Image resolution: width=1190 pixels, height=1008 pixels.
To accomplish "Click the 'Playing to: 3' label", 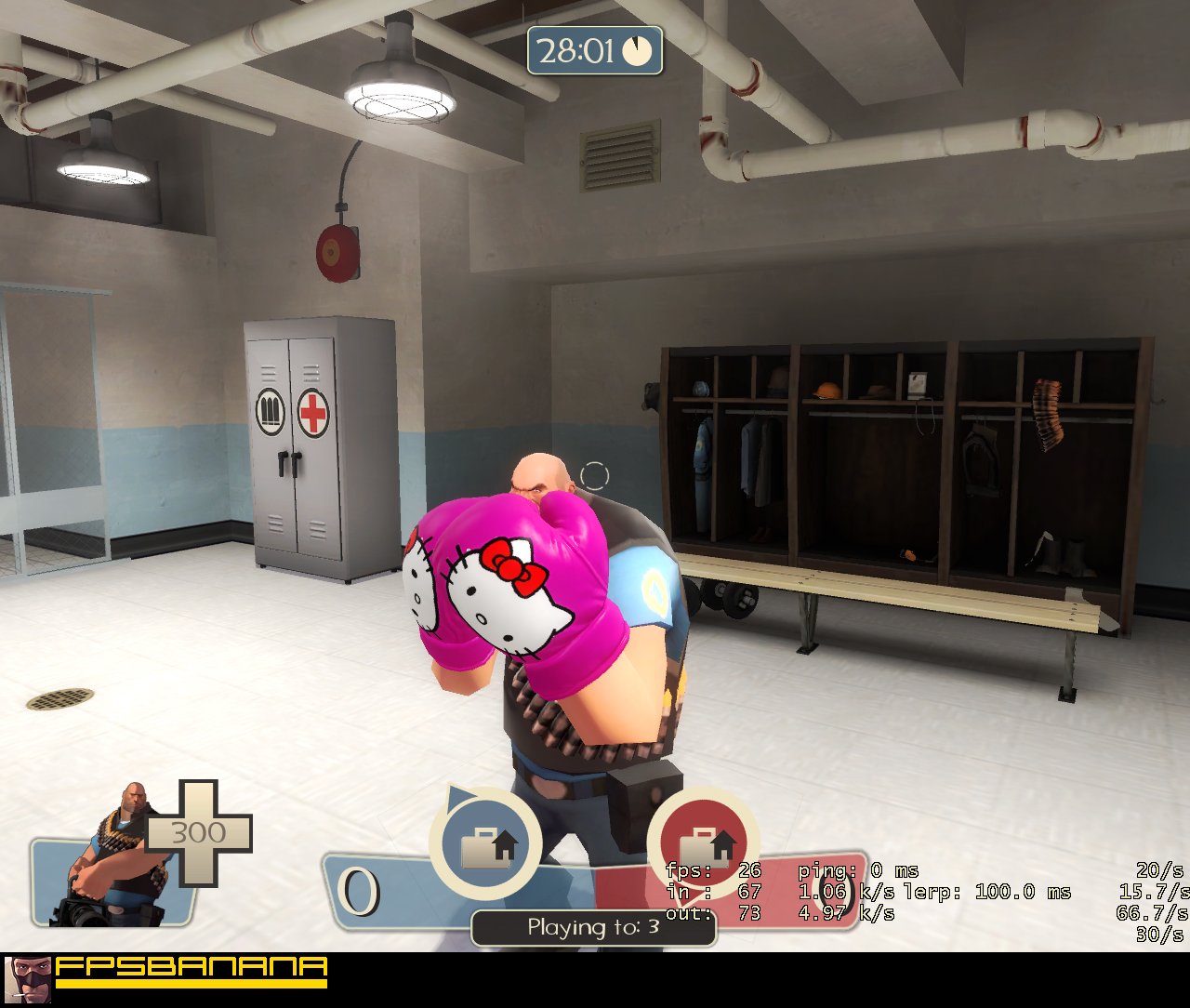I will (x=593, y=926).
